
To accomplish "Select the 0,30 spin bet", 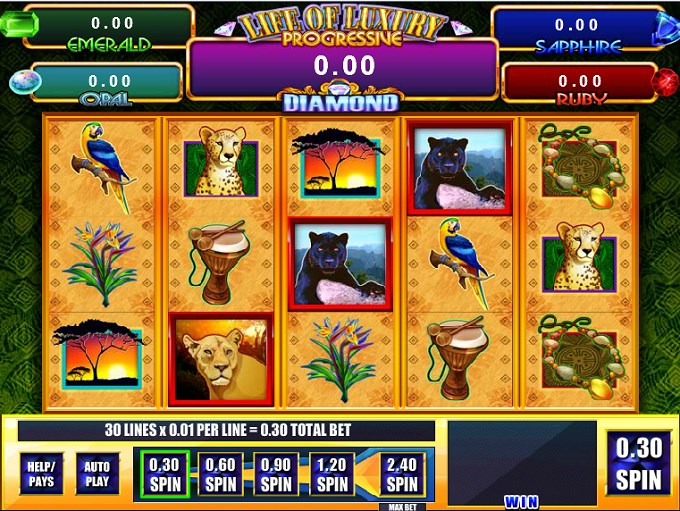I will [163, 473].
